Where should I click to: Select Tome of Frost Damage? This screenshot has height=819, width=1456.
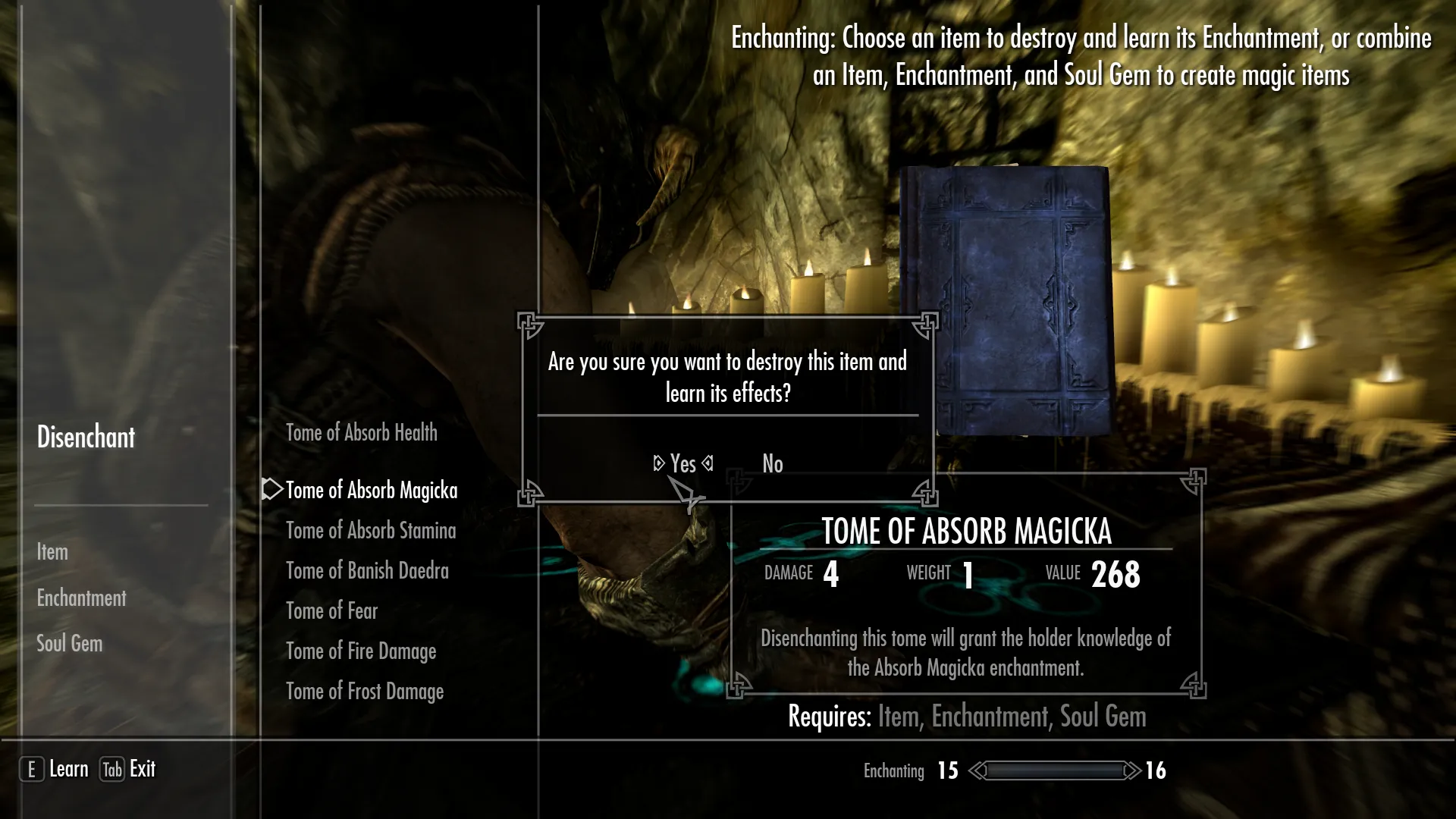pyautogui.click(x=364, y=692)
